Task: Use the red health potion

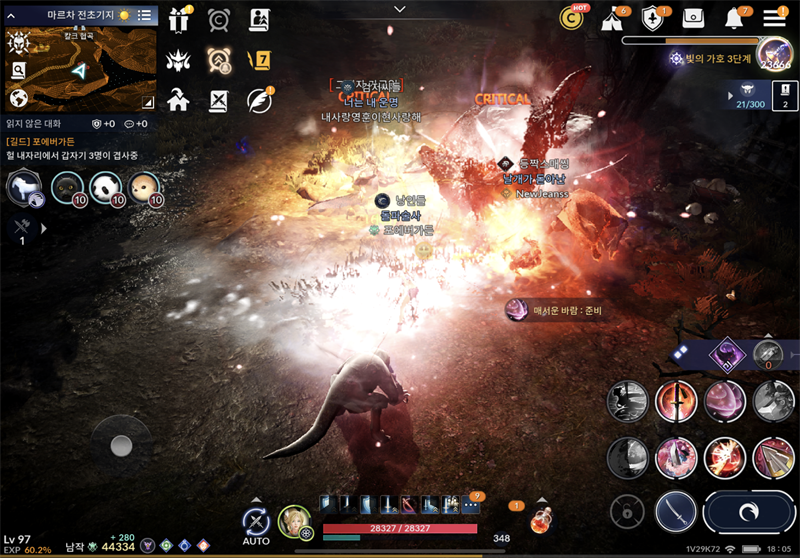Action: tap(542, 522)
